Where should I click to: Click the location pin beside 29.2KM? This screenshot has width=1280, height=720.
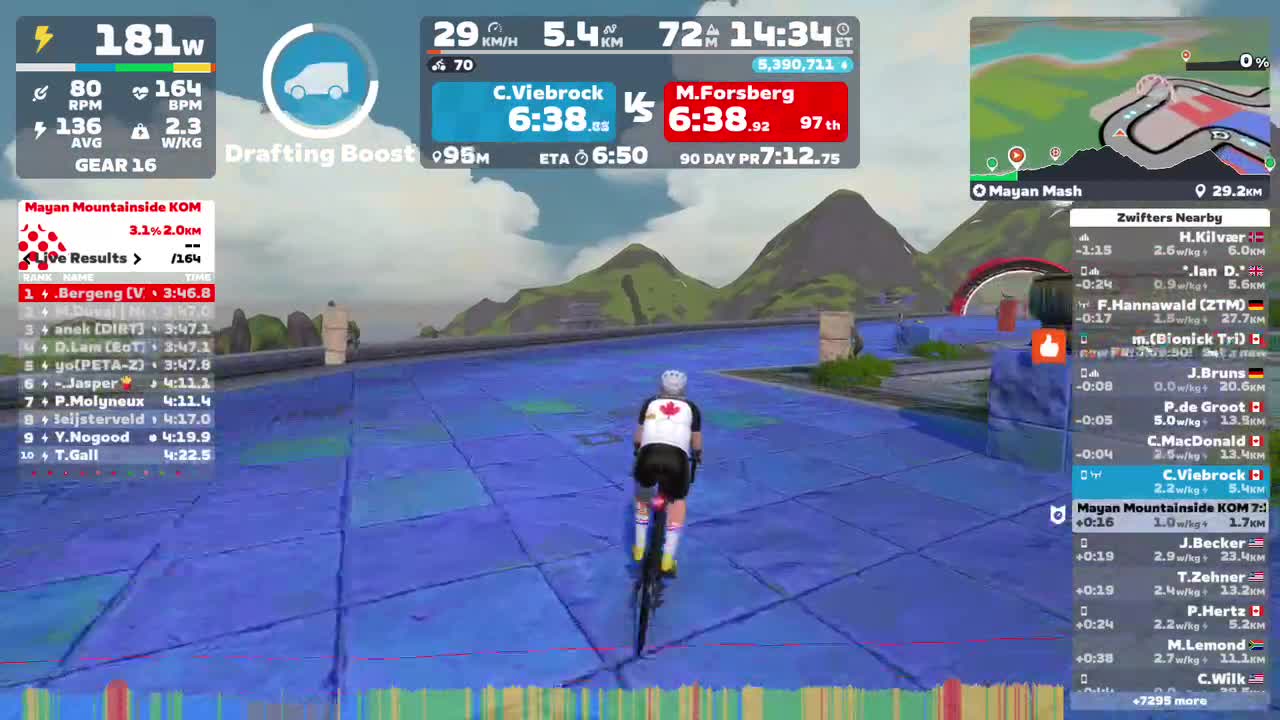coord(1201,190)
